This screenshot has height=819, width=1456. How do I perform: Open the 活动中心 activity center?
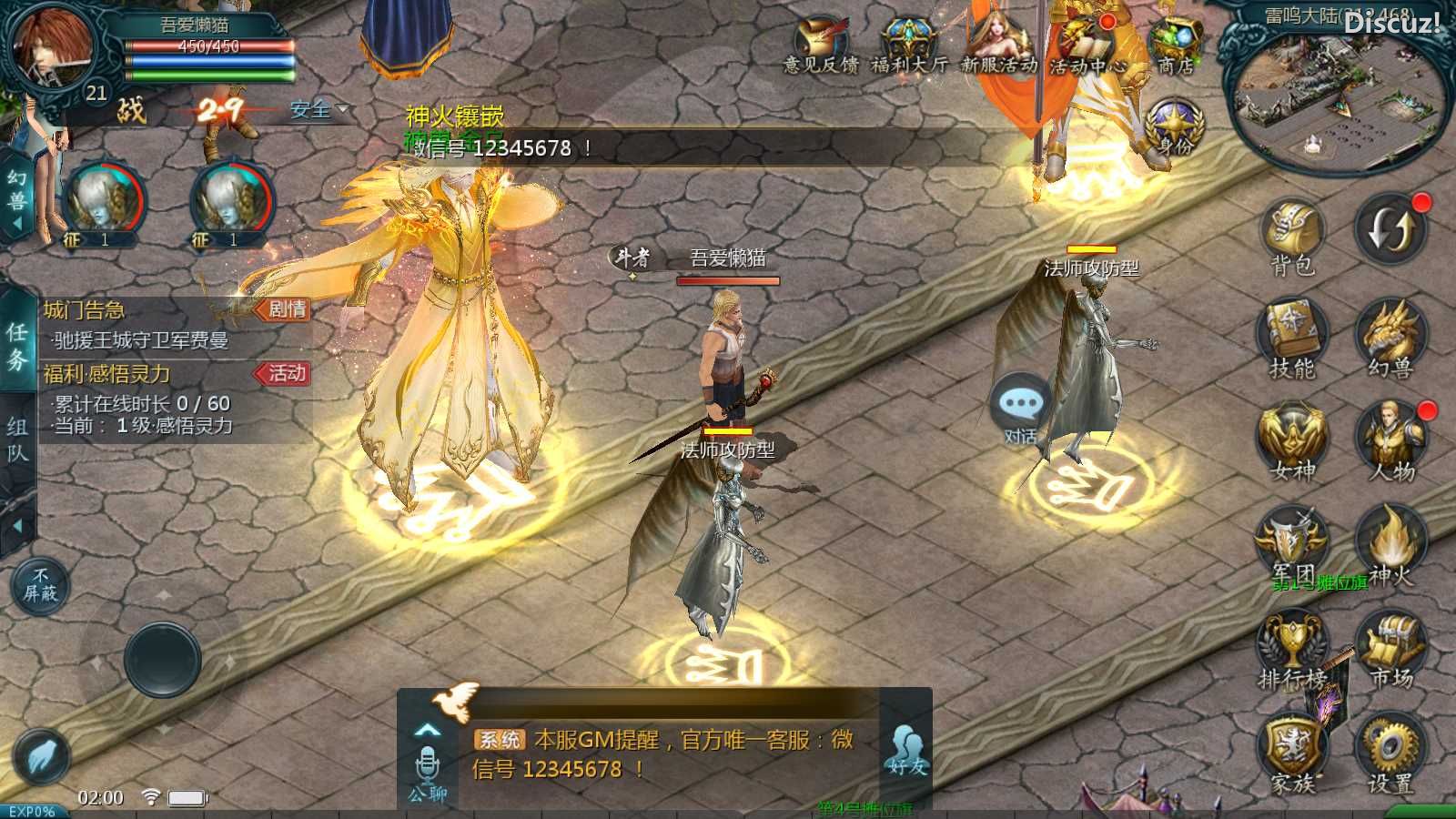click(1087, 45)
